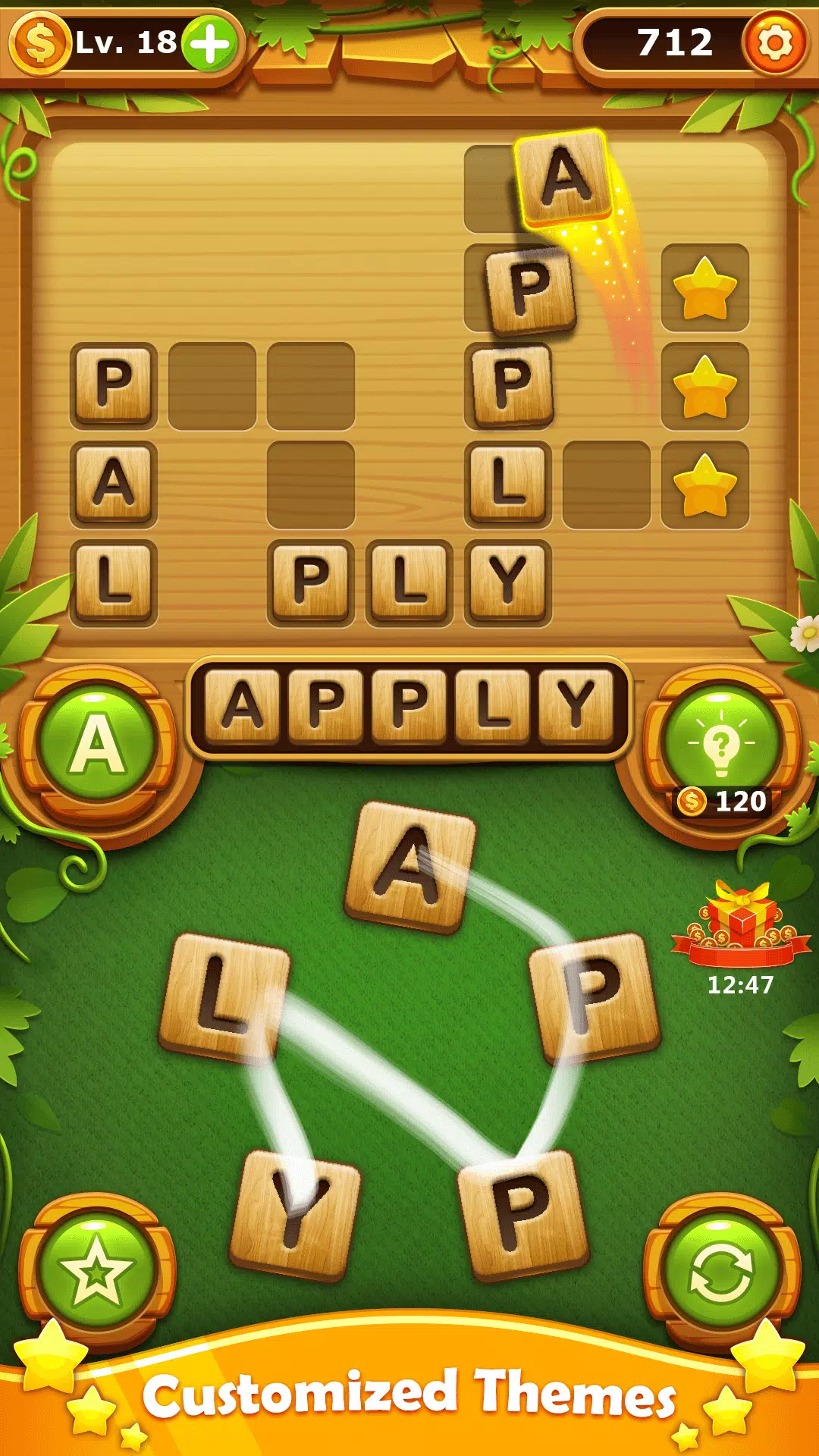
Task: Select the A letter tile in the wheel
Action: (x=410, y=867)
